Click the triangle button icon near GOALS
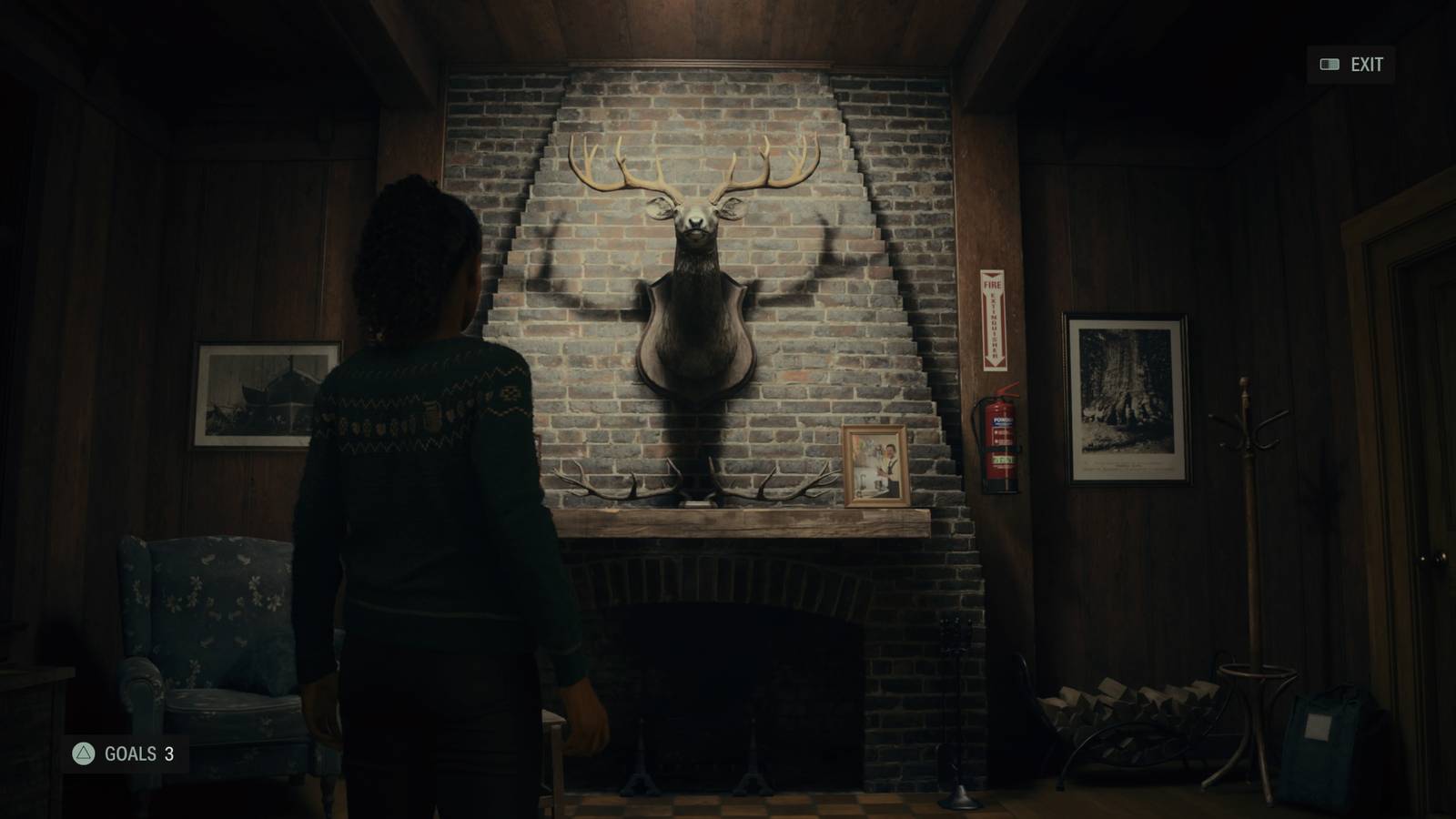 point(82,754)
